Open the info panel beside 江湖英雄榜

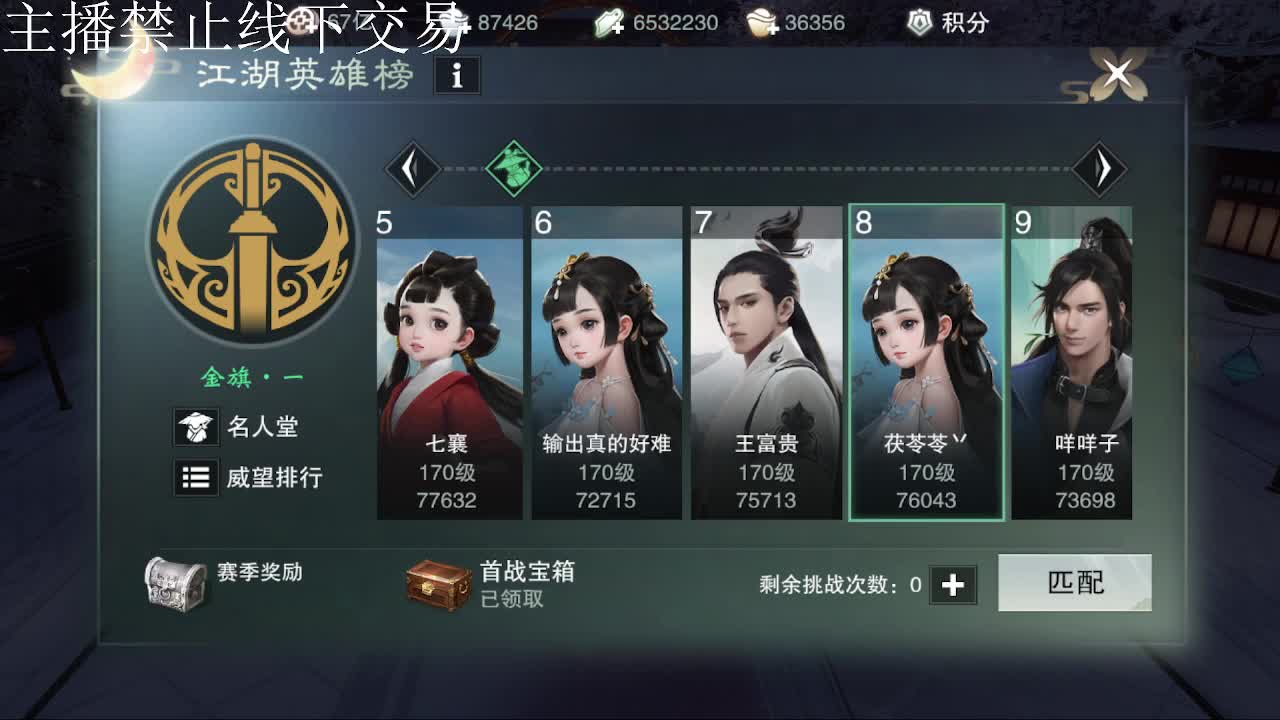458,75
